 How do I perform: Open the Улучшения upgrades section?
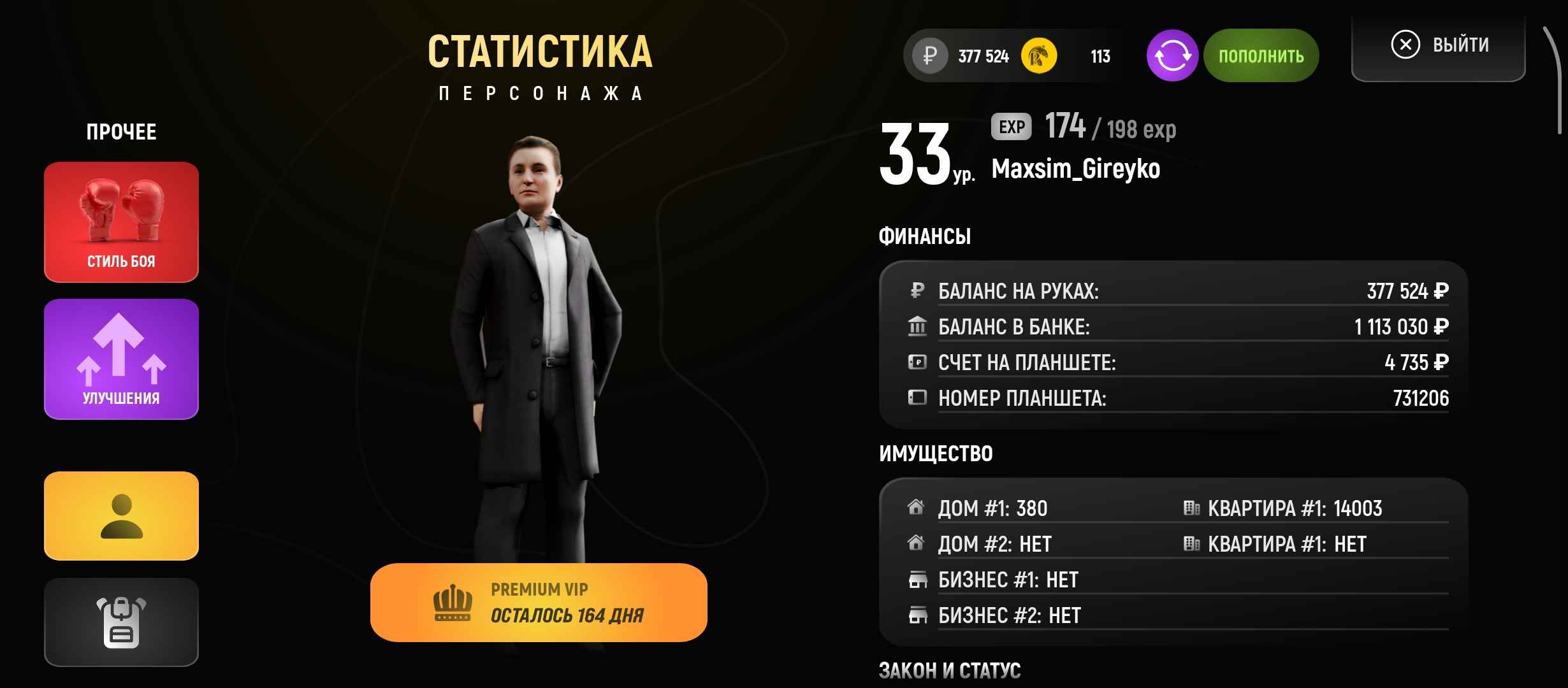121,359
